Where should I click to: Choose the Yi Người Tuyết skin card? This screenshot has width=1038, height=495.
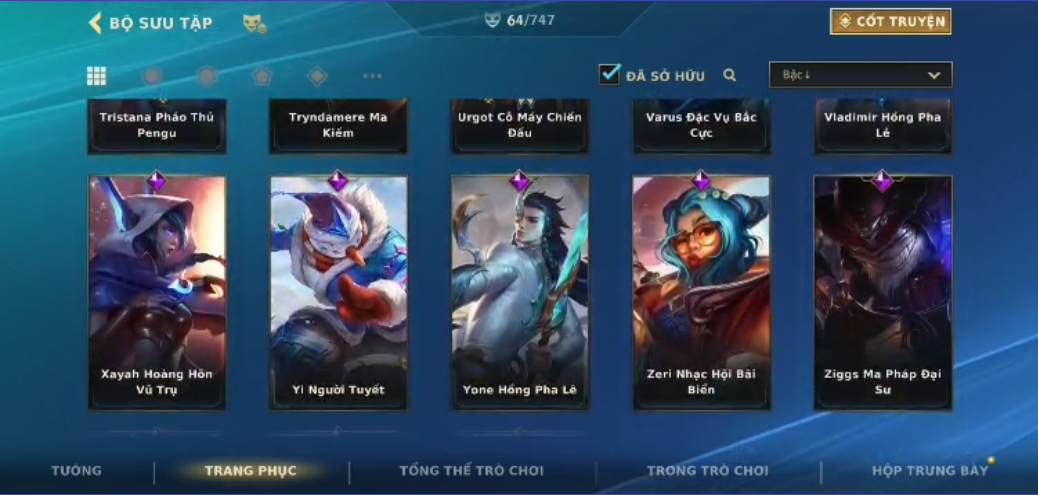point(338,292)
